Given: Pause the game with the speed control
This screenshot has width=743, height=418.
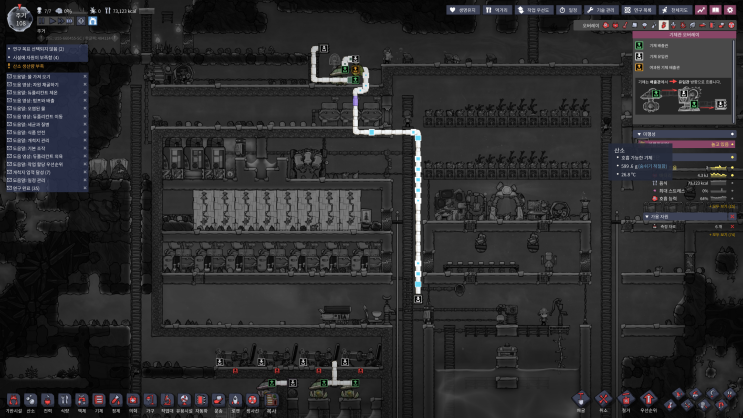Looking at the screenshot, I should point(44,19).
